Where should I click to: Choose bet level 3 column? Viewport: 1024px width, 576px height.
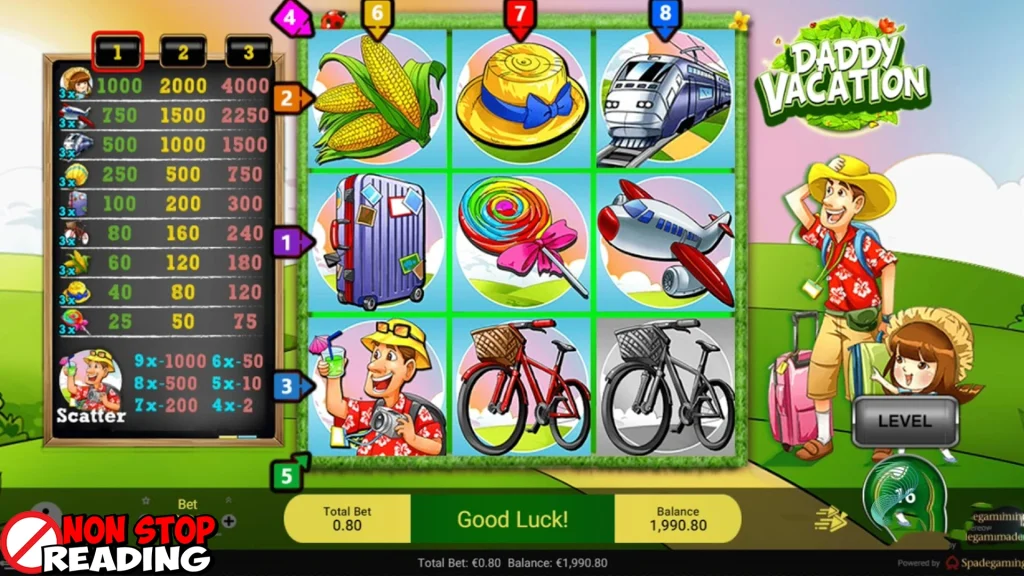248,51
